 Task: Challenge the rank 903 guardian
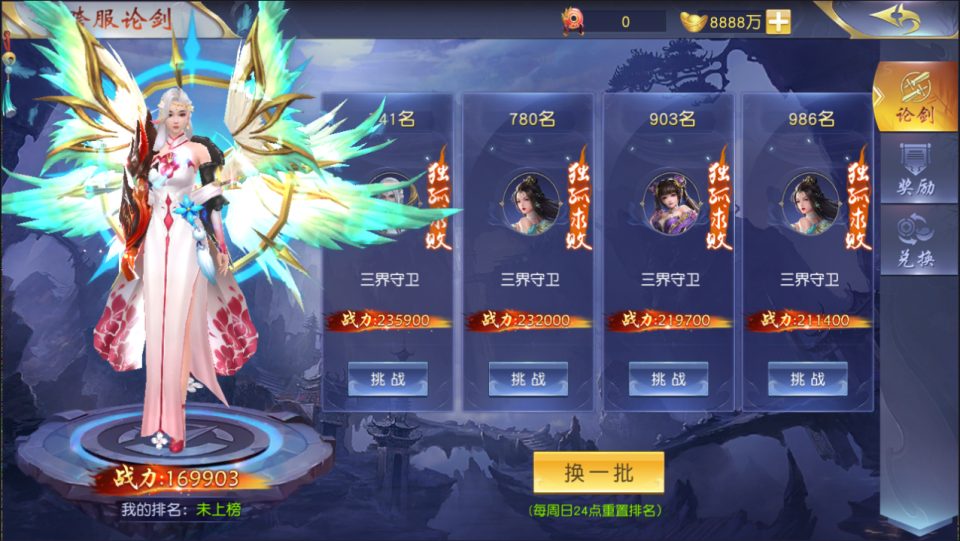point(668,379)
